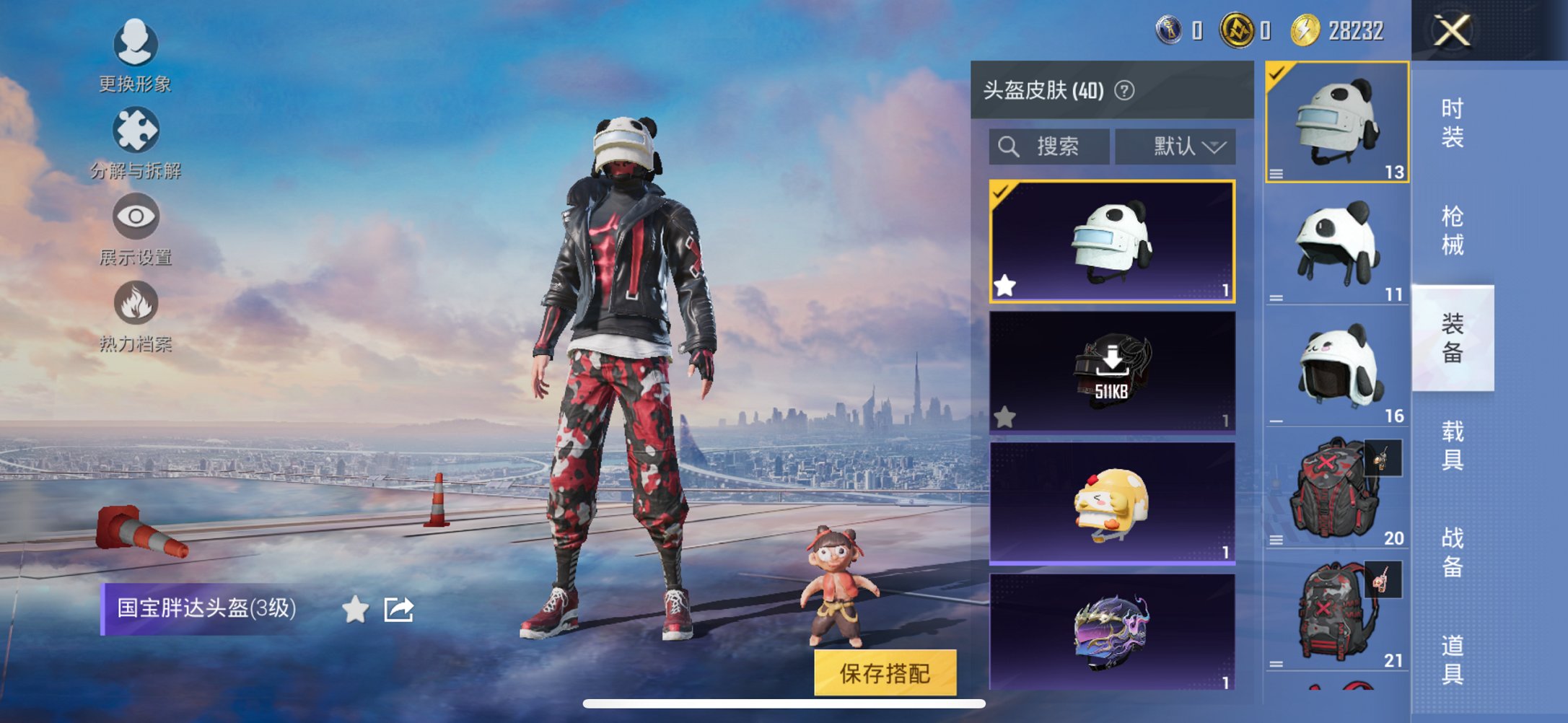Expand the sort order chevron arrow
This screenshot has width=1568, height=723.
[1215, 146]
